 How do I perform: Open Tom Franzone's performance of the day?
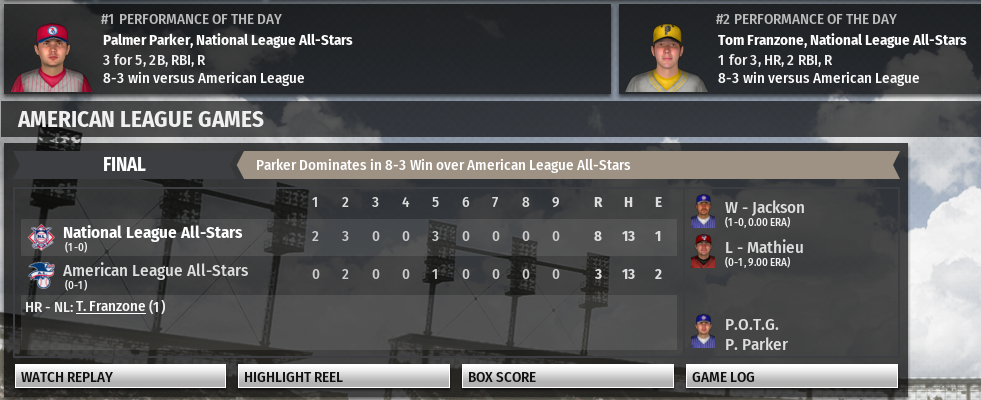pos(842,41)
